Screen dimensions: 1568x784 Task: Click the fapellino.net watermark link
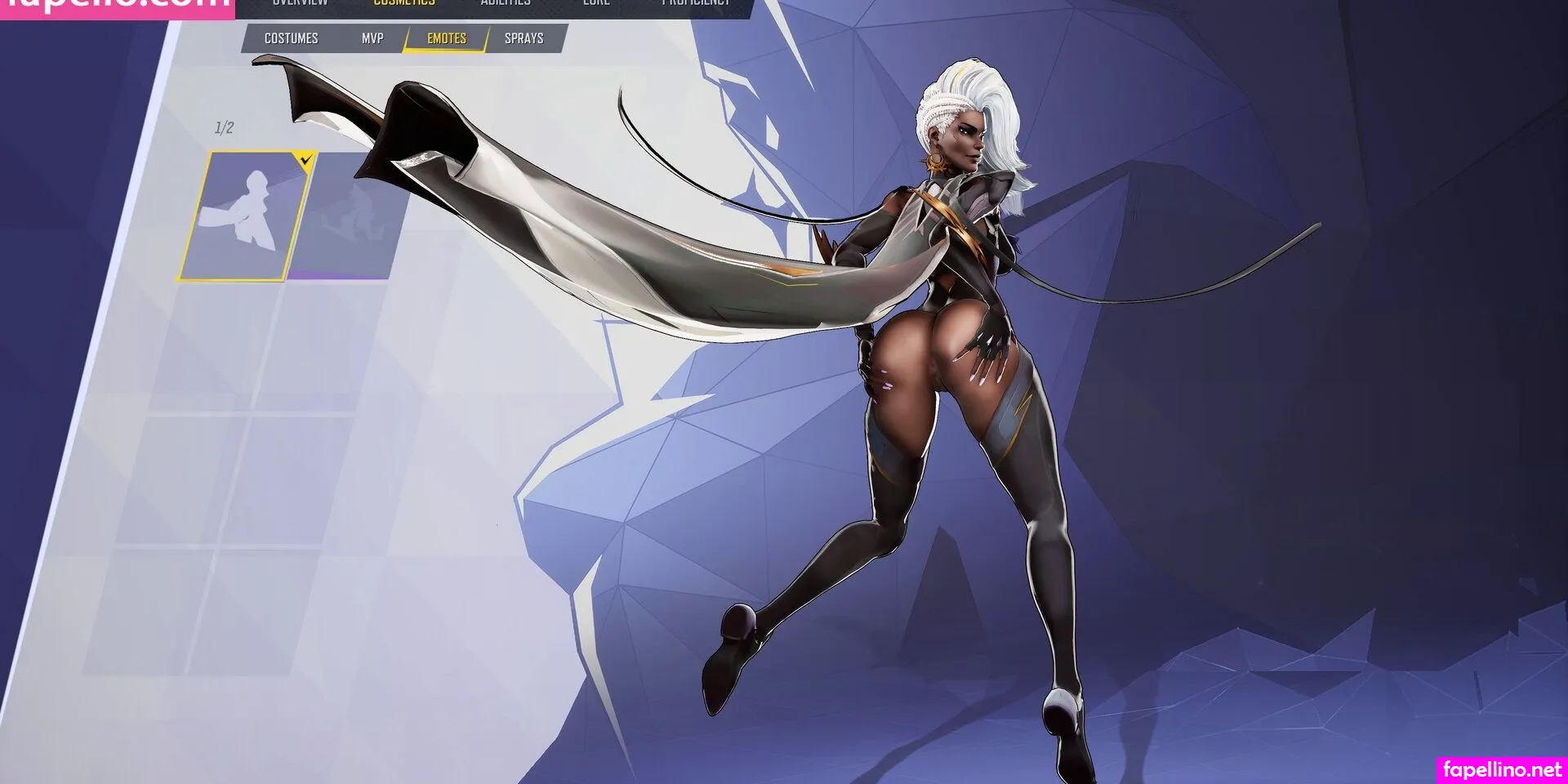pos(1501,769)
